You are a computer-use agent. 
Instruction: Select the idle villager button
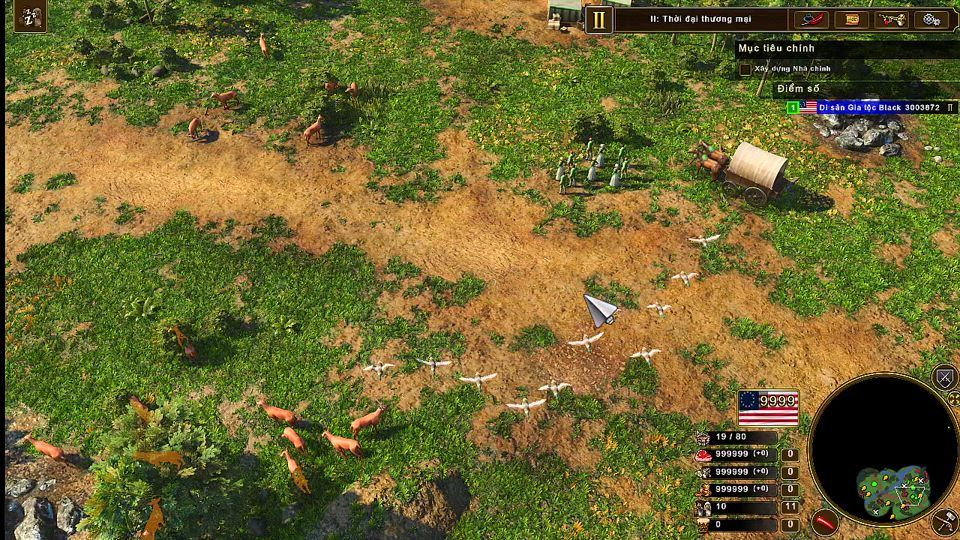tap(32, 16)
